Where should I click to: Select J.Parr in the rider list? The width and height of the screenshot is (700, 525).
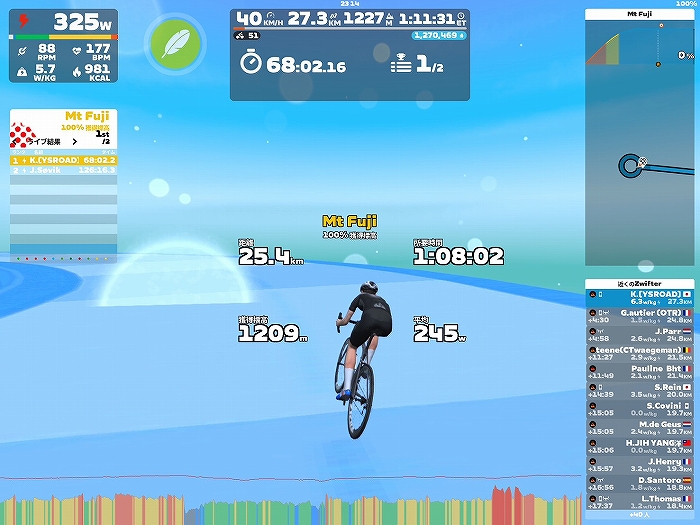(640, 335)
